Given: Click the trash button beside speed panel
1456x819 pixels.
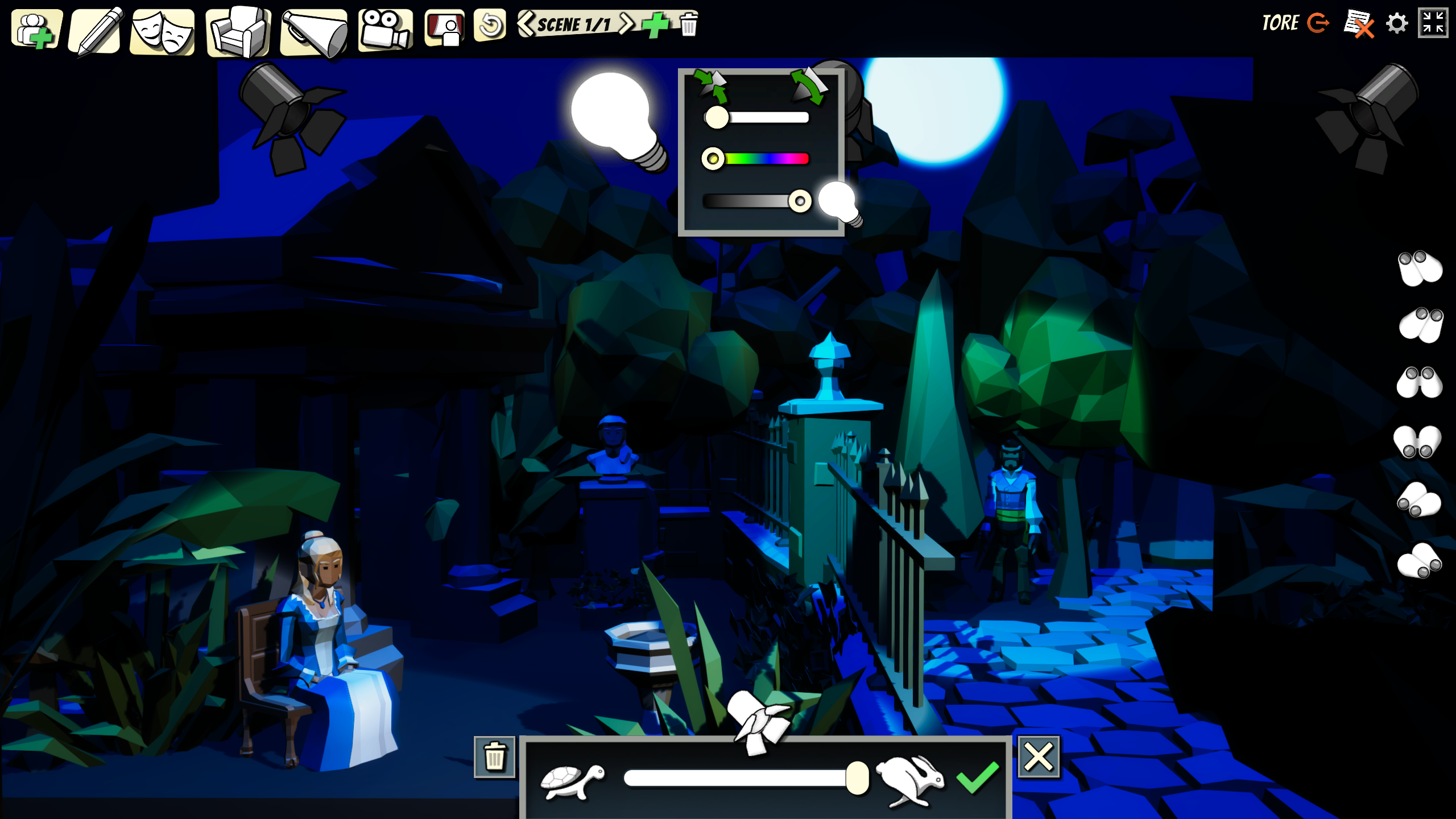Looking at the screenshot, I should (x=494, y=757).
